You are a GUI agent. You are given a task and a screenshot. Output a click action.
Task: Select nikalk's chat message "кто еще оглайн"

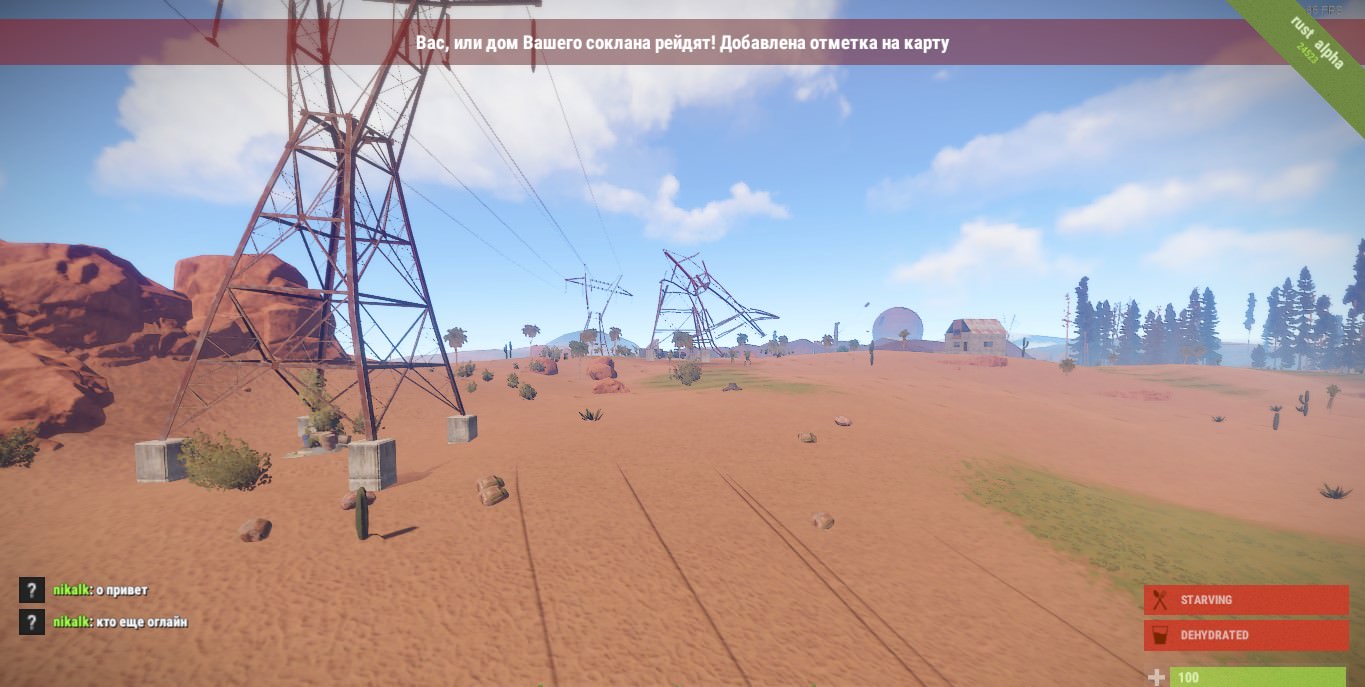click(120, 622)
